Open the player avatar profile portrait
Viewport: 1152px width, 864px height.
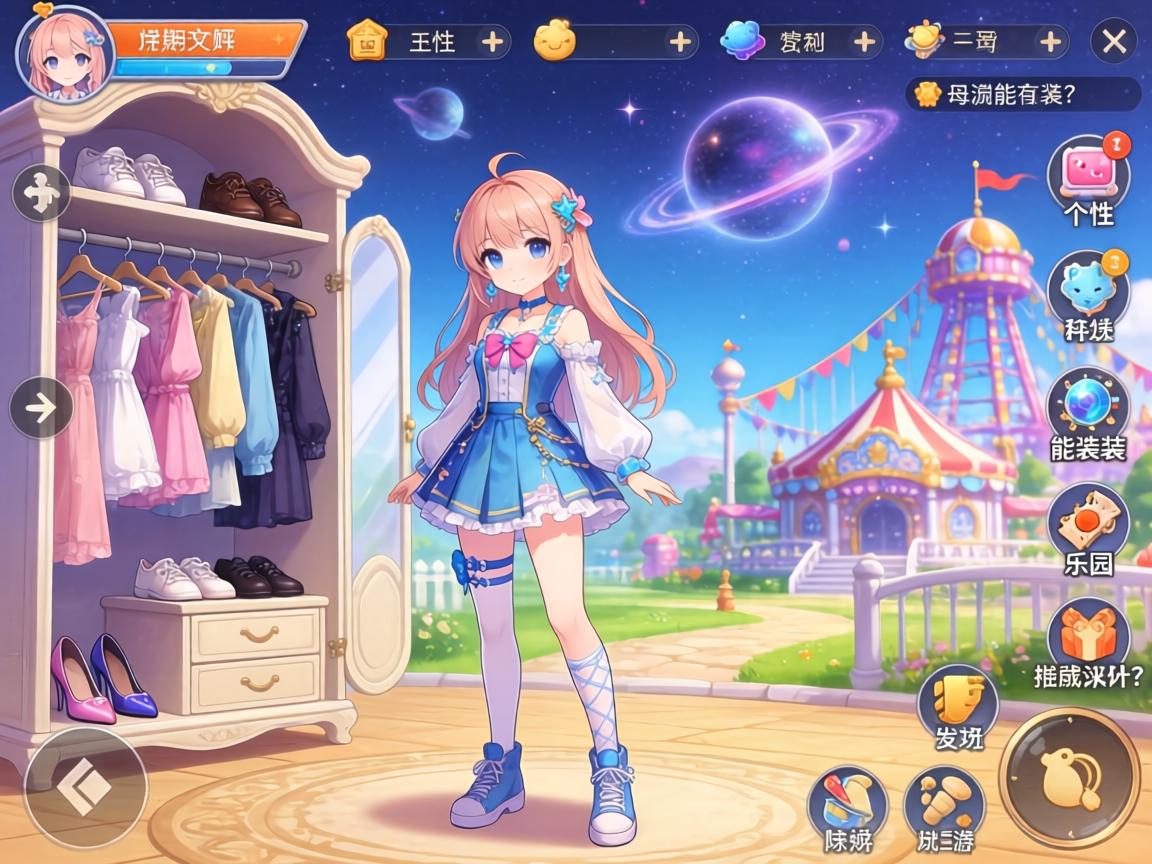coord(64,51)
